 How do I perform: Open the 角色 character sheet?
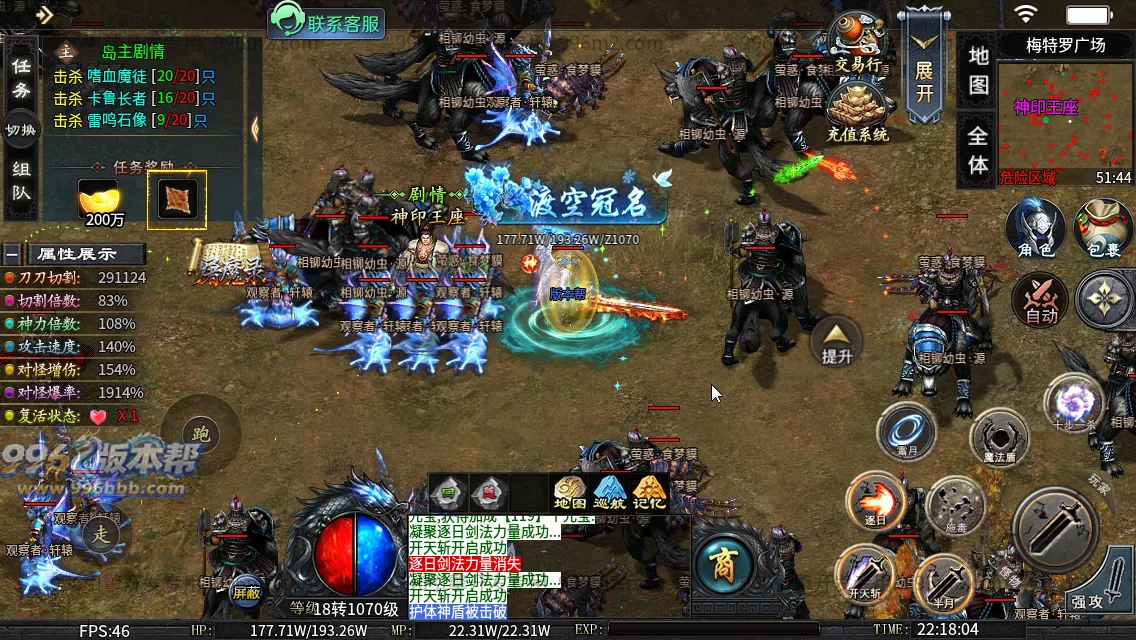click(1034, 228)
